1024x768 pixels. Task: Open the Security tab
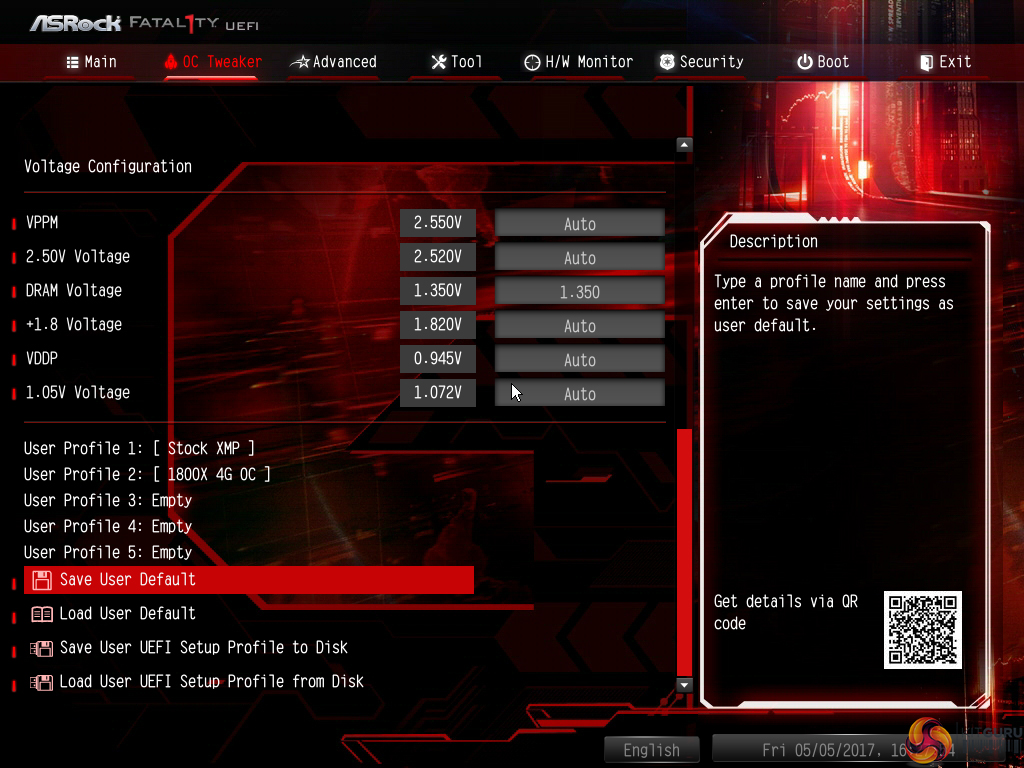click(x=701, y=62)
